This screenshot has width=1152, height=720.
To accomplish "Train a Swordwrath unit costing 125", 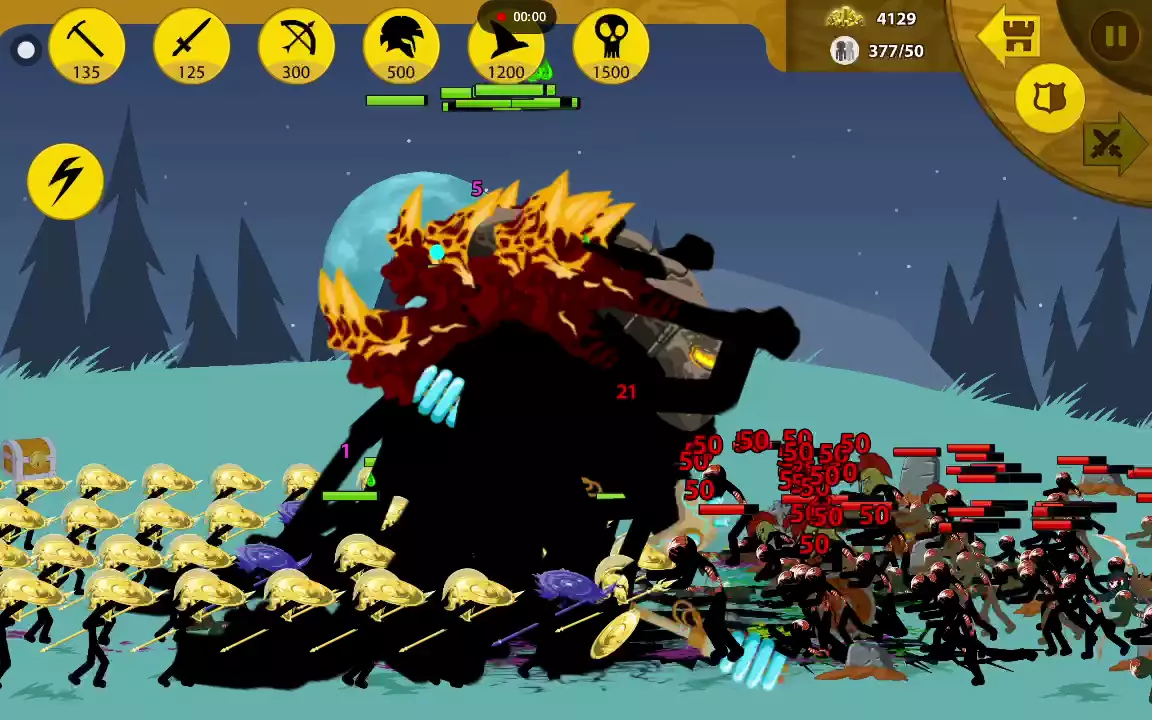I will pyautogui.click(x=191, y=47).
